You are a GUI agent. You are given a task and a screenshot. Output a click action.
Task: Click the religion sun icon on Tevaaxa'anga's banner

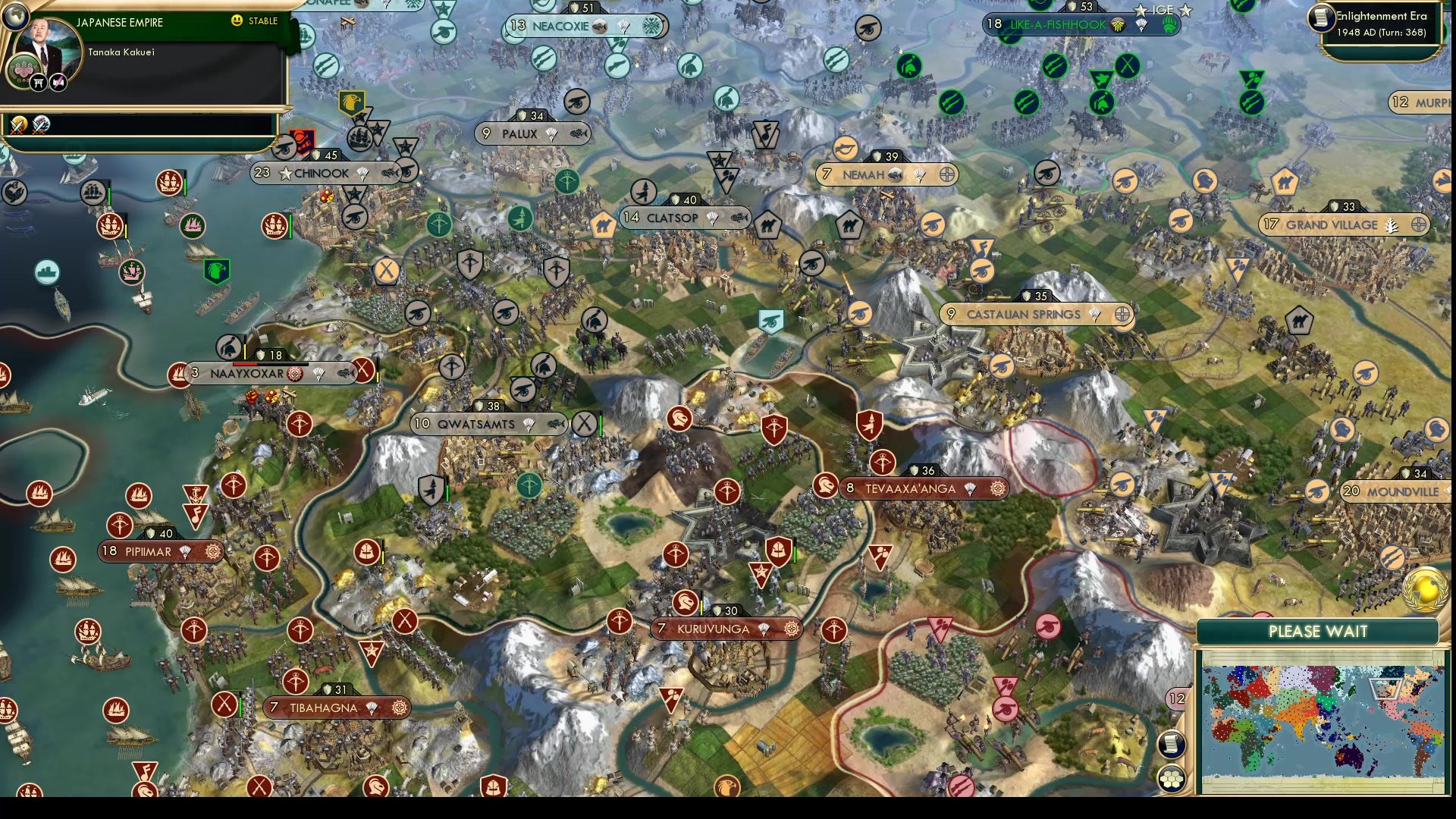(x=999, y=489)
